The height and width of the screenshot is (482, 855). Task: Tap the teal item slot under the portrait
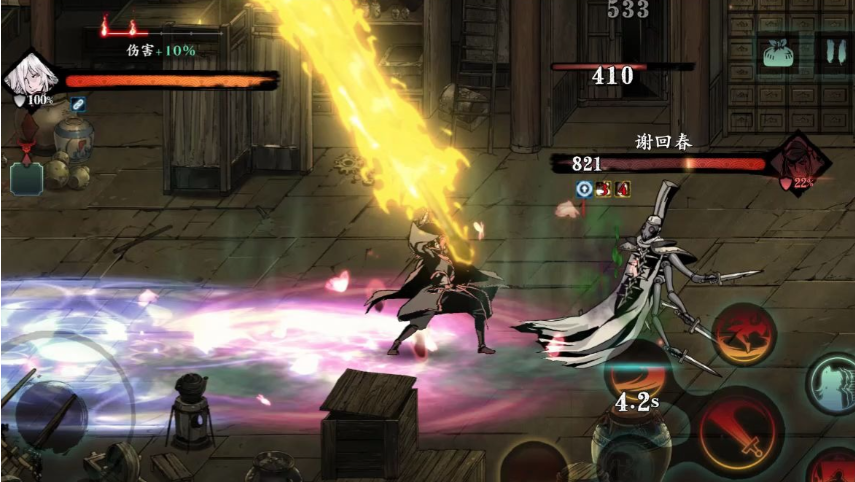coord(23,178)
